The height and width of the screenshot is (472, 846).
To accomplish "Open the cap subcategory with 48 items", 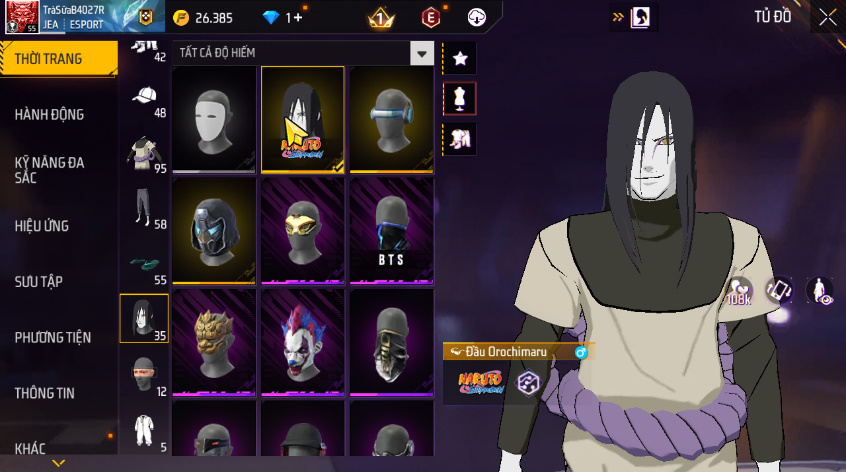I will (144, 98).
